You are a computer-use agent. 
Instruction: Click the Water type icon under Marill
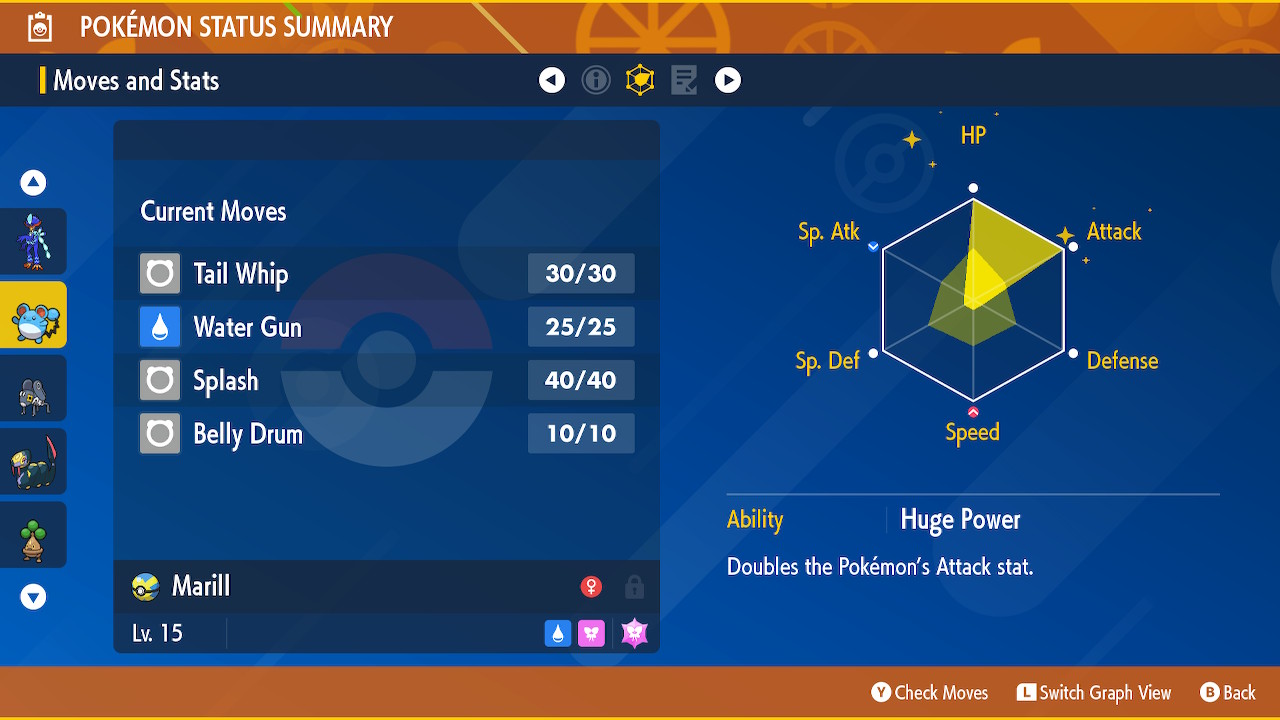coord(558,633)
